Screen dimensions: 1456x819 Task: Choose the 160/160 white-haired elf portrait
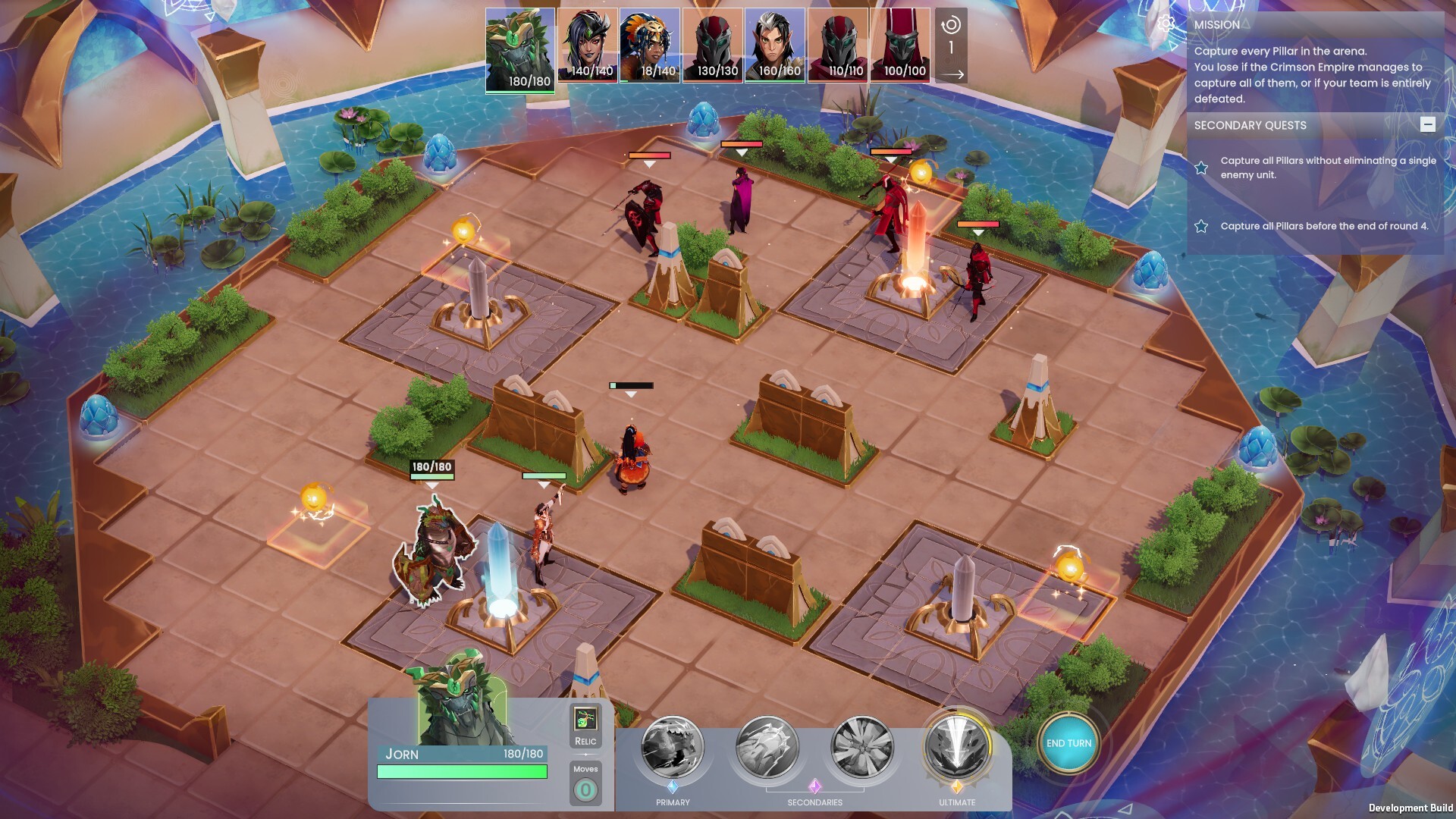pos(775,45)
